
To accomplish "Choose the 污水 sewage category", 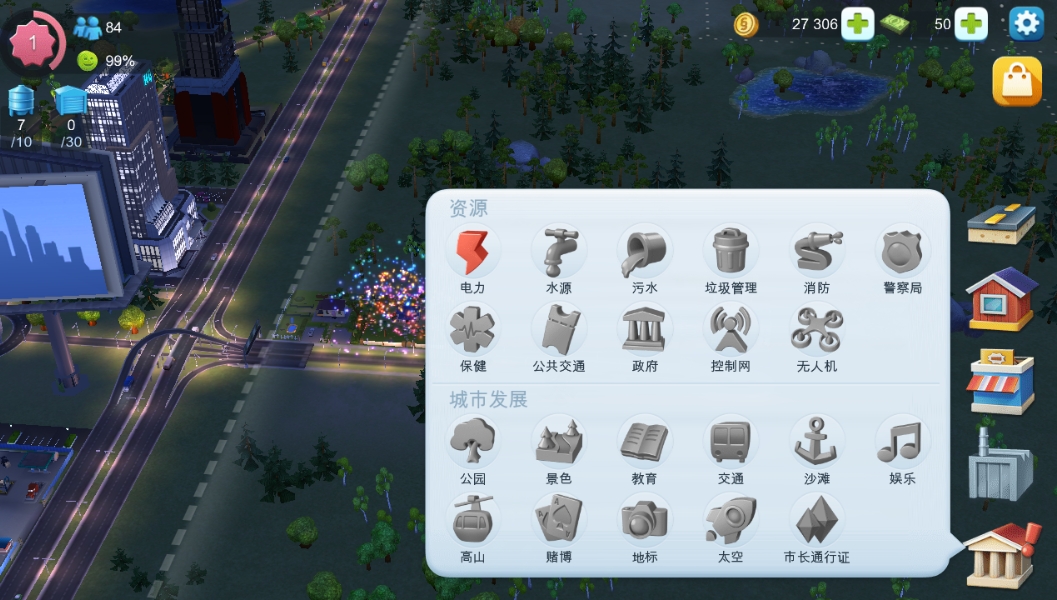I will (645, 253).
